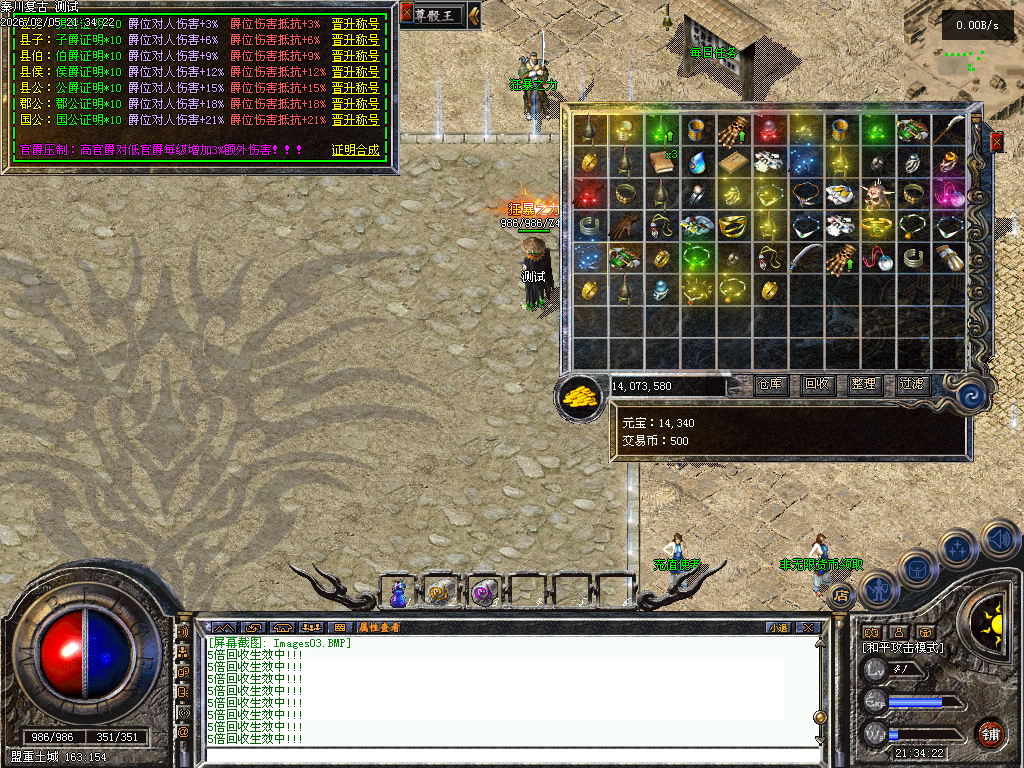Sort the bag with 整理

[864, 385]
